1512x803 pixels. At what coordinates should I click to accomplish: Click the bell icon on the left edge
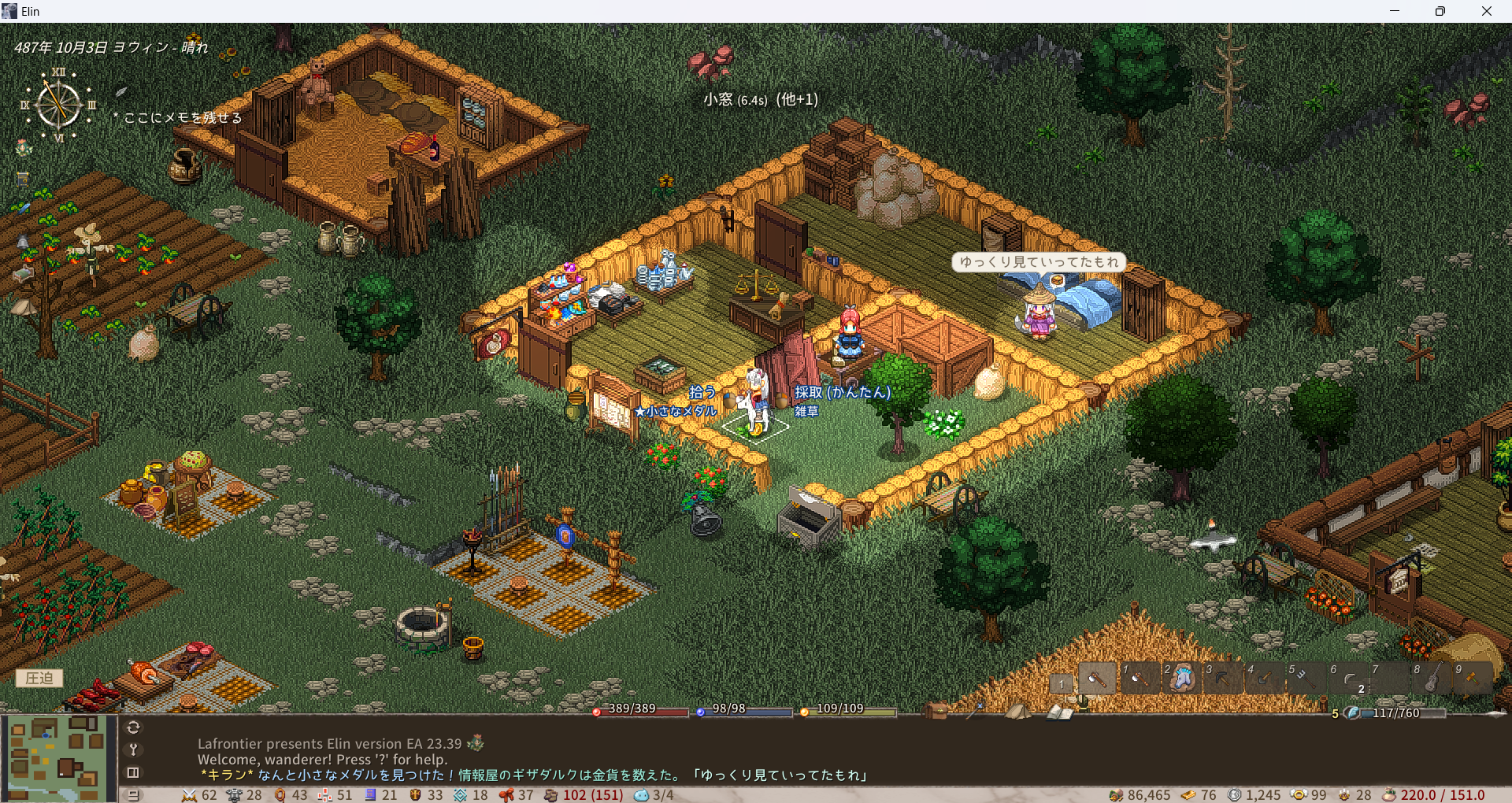(x=23, y=242)
